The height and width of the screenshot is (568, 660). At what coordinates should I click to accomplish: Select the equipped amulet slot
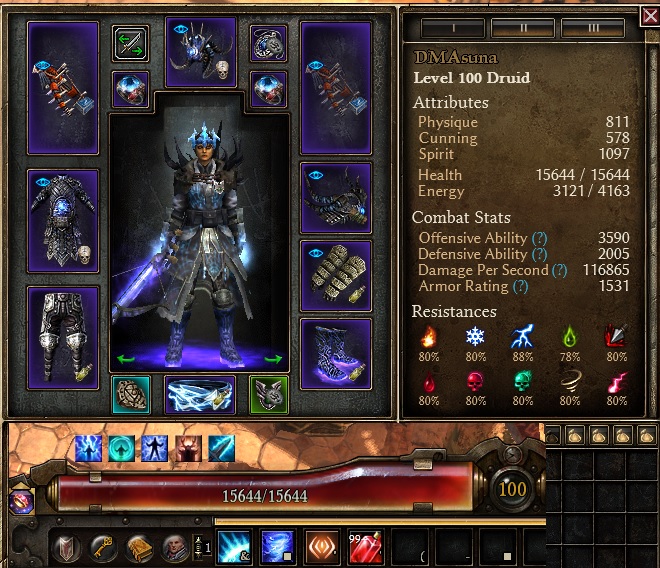269,44
